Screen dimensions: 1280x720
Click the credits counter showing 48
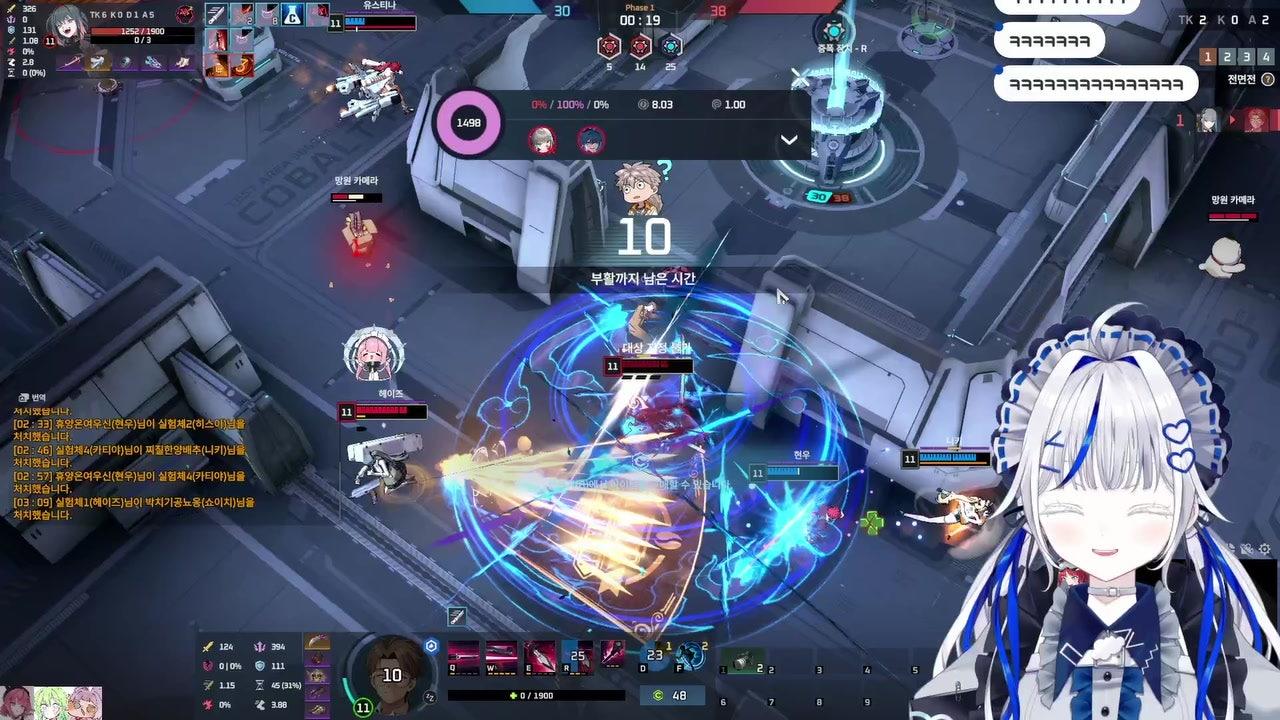tap(670, 696)
